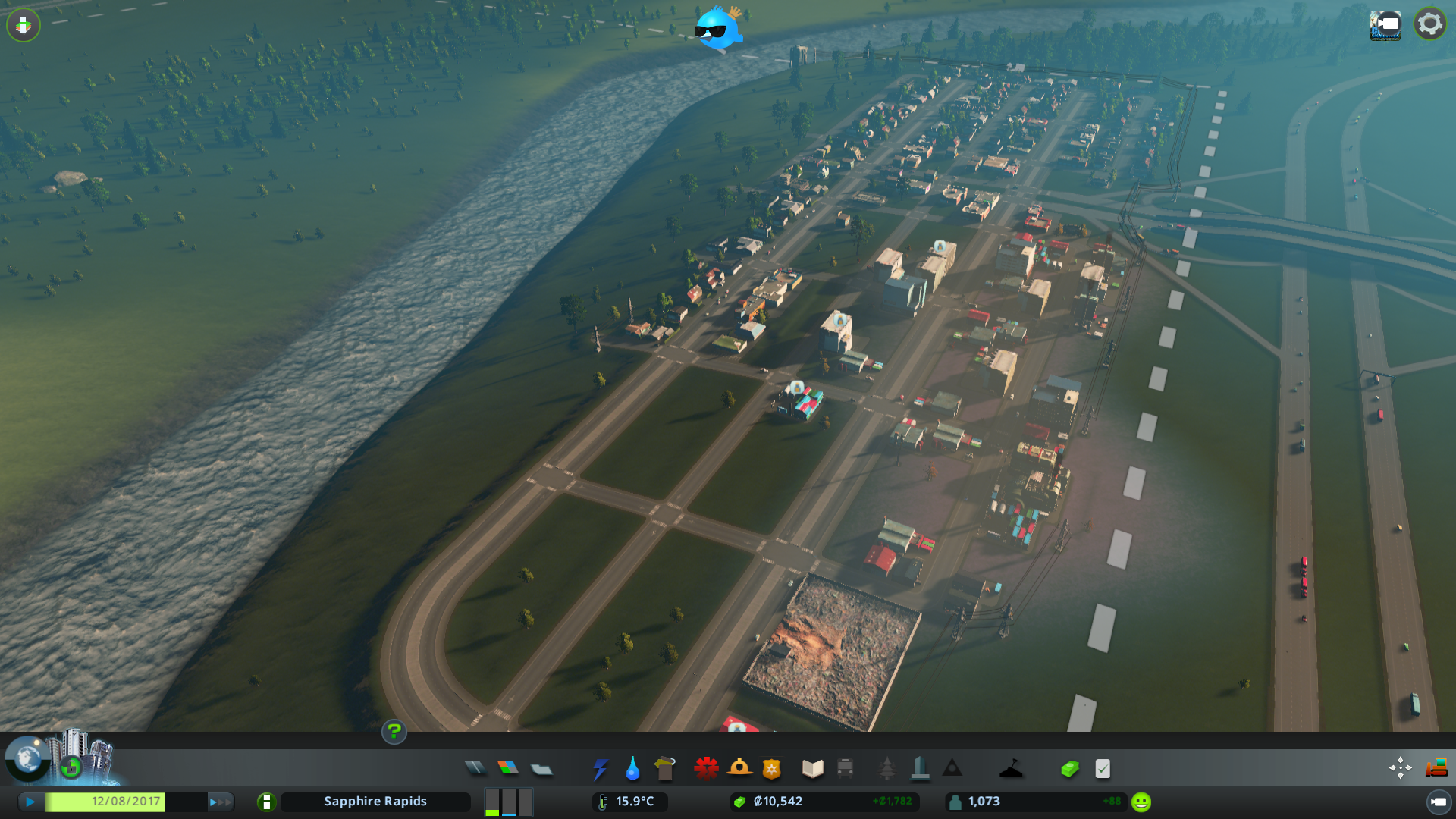The image size is (1456, 819).
Task: Open the Education services menu
Action: pos(812,768)
